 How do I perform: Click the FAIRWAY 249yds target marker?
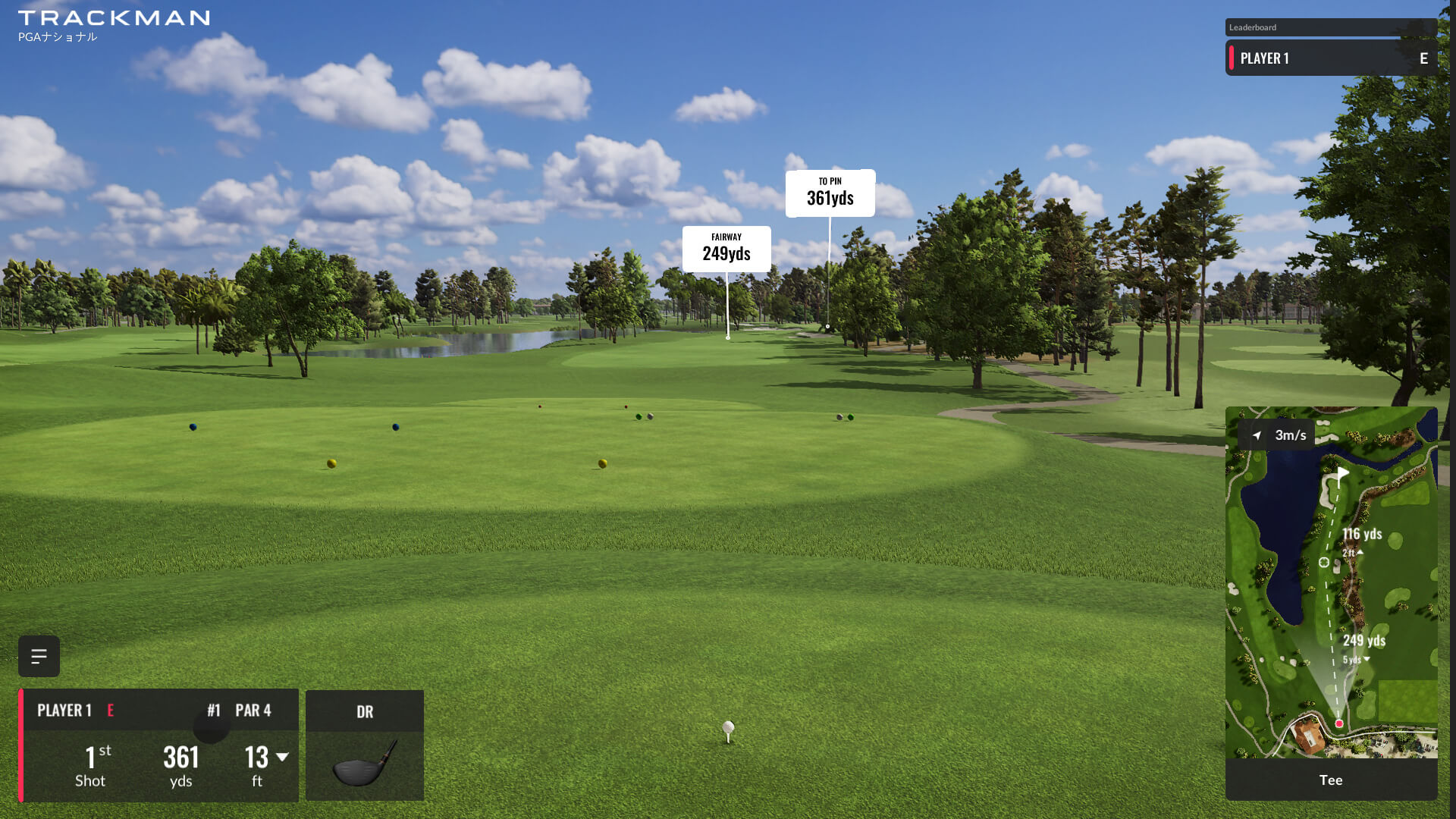click(x=726, y=249)
